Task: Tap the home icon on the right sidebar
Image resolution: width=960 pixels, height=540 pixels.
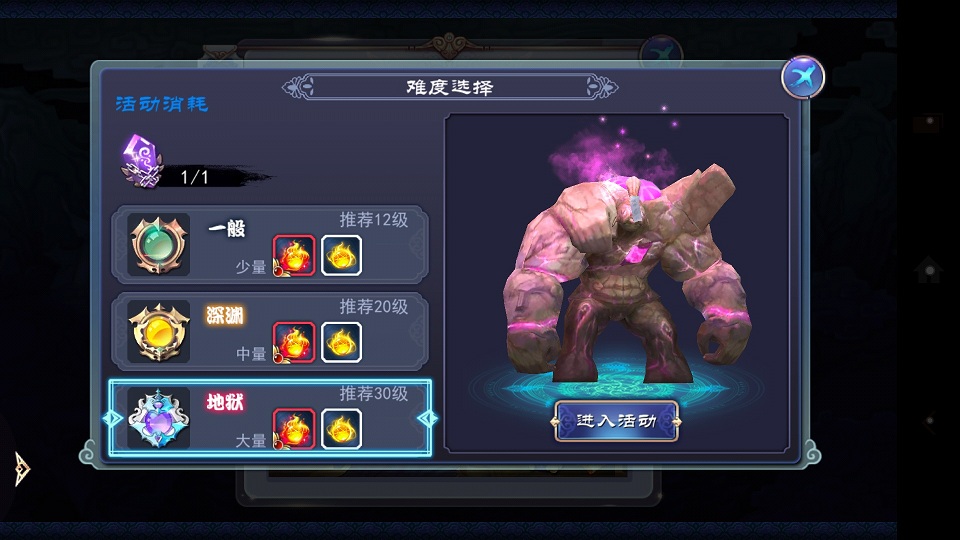Action: tap(928, 269)
